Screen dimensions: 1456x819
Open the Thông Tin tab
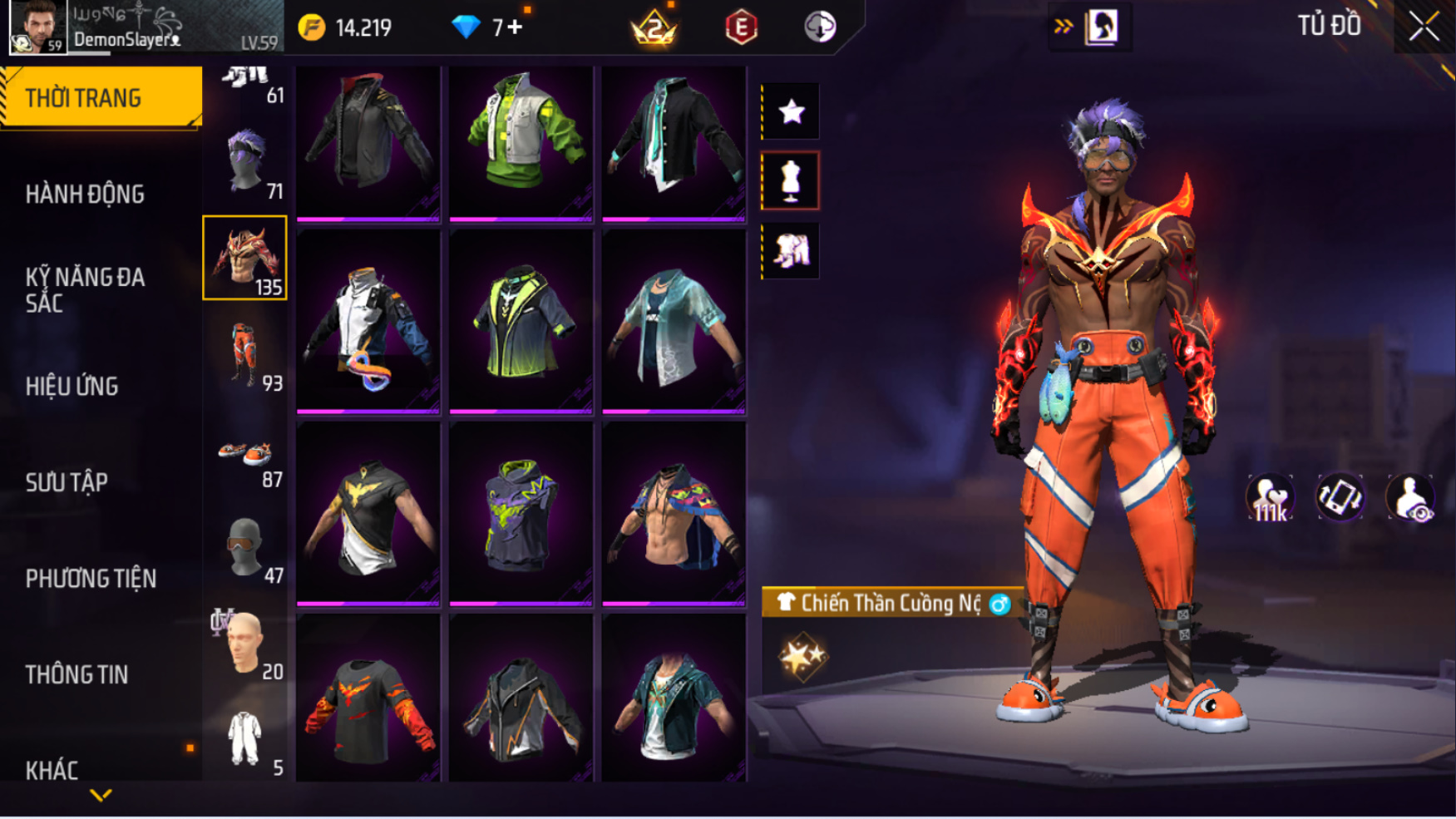click(77, 674)
